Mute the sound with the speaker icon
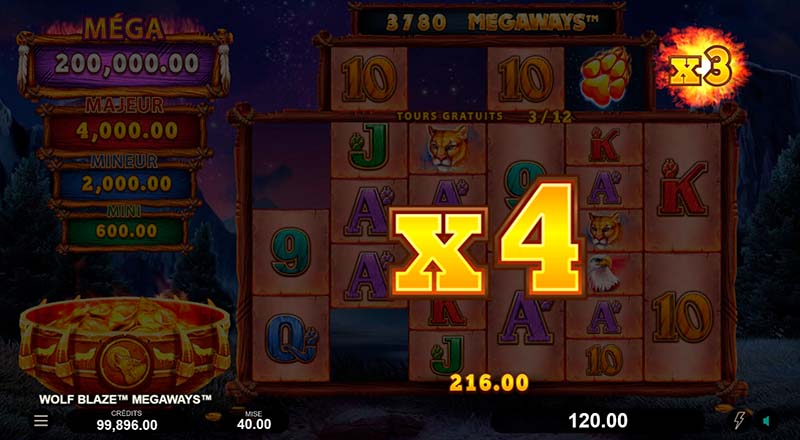The image size is (800, 440). (x=767, y=421)
